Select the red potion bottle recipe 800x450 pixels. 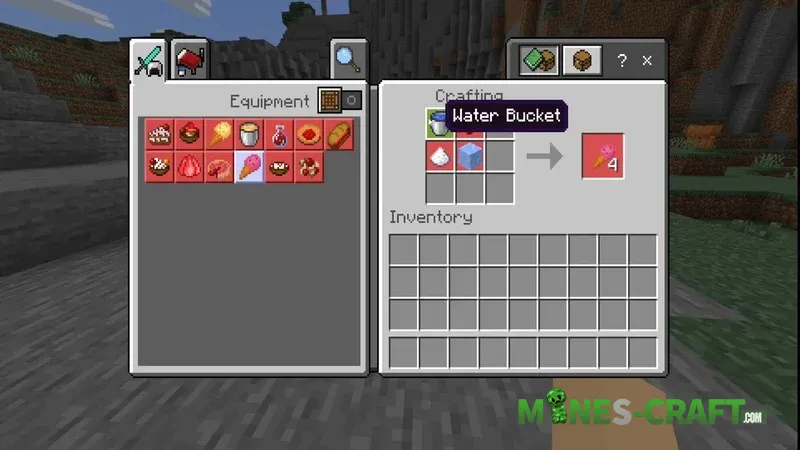pyautogui.click(x=281, y=135)
